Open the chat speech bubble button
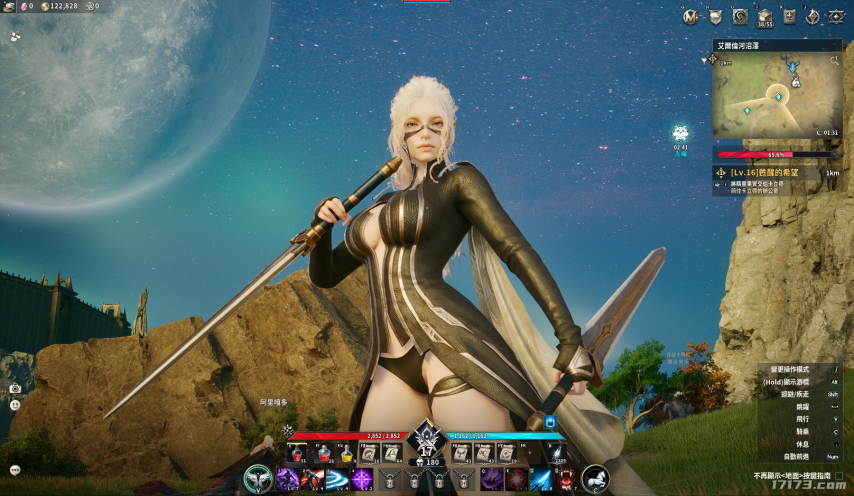 15,470
